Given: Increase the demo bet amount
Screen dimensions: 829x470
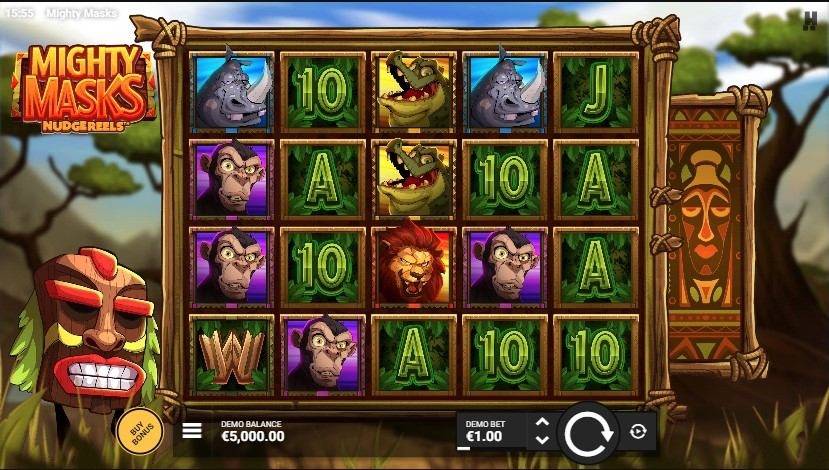Looking at the screenshot, I should point(542,423).
